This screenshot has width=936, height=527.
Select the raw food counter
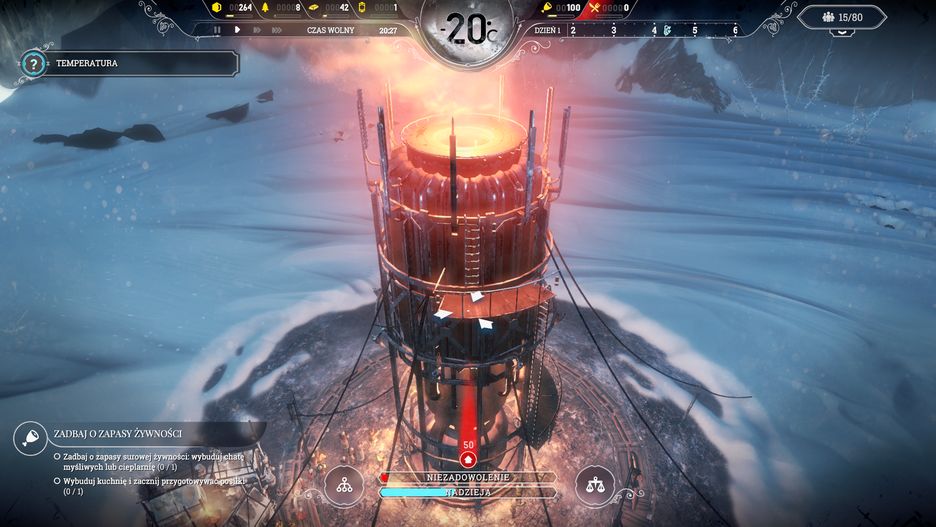click(563, 8)
